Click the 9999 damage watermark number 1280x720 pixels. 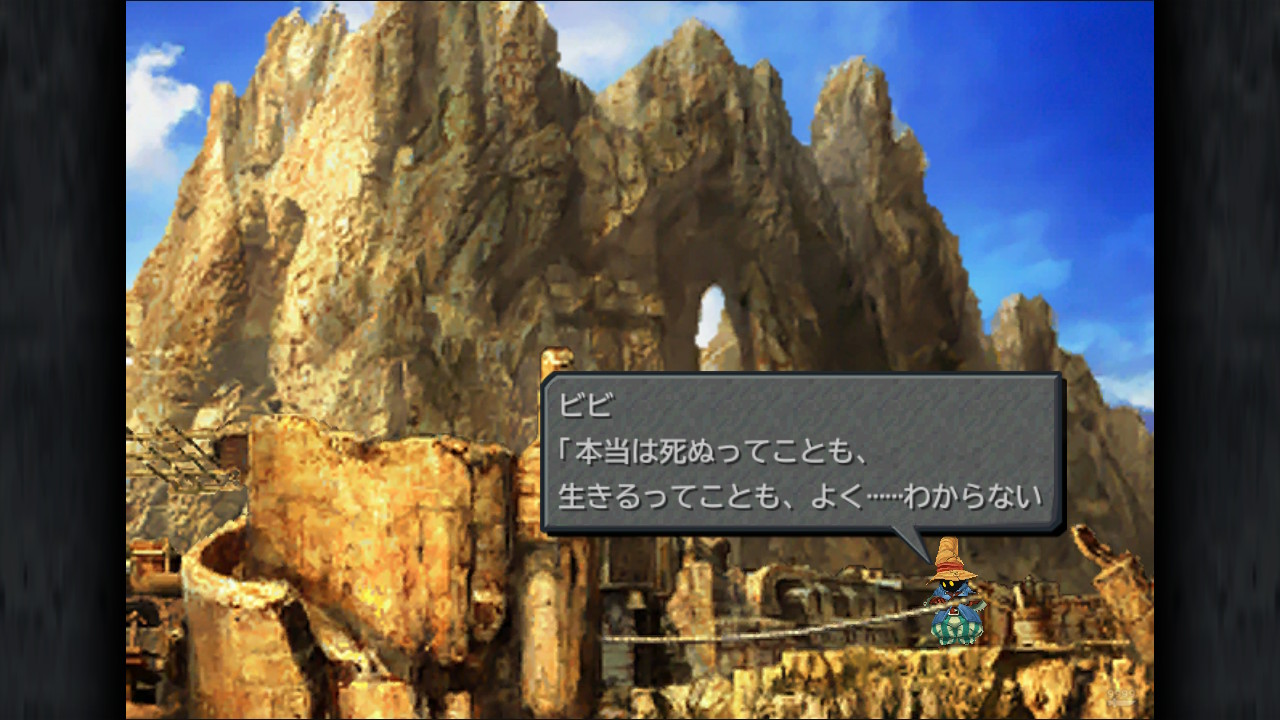[1121, 693]
